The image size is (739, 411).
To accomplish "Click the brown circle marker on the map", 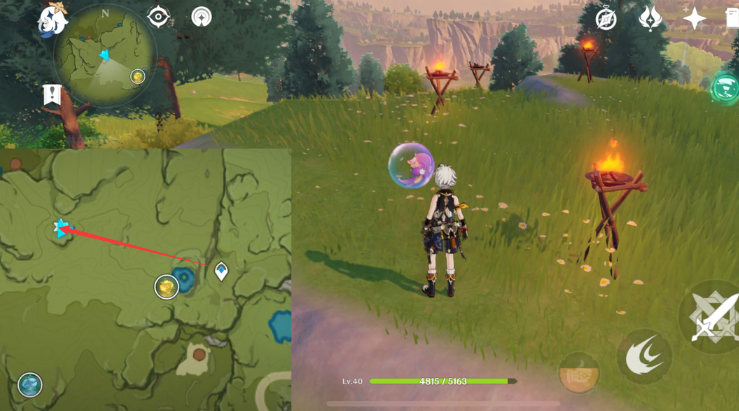I will point(199,354).
